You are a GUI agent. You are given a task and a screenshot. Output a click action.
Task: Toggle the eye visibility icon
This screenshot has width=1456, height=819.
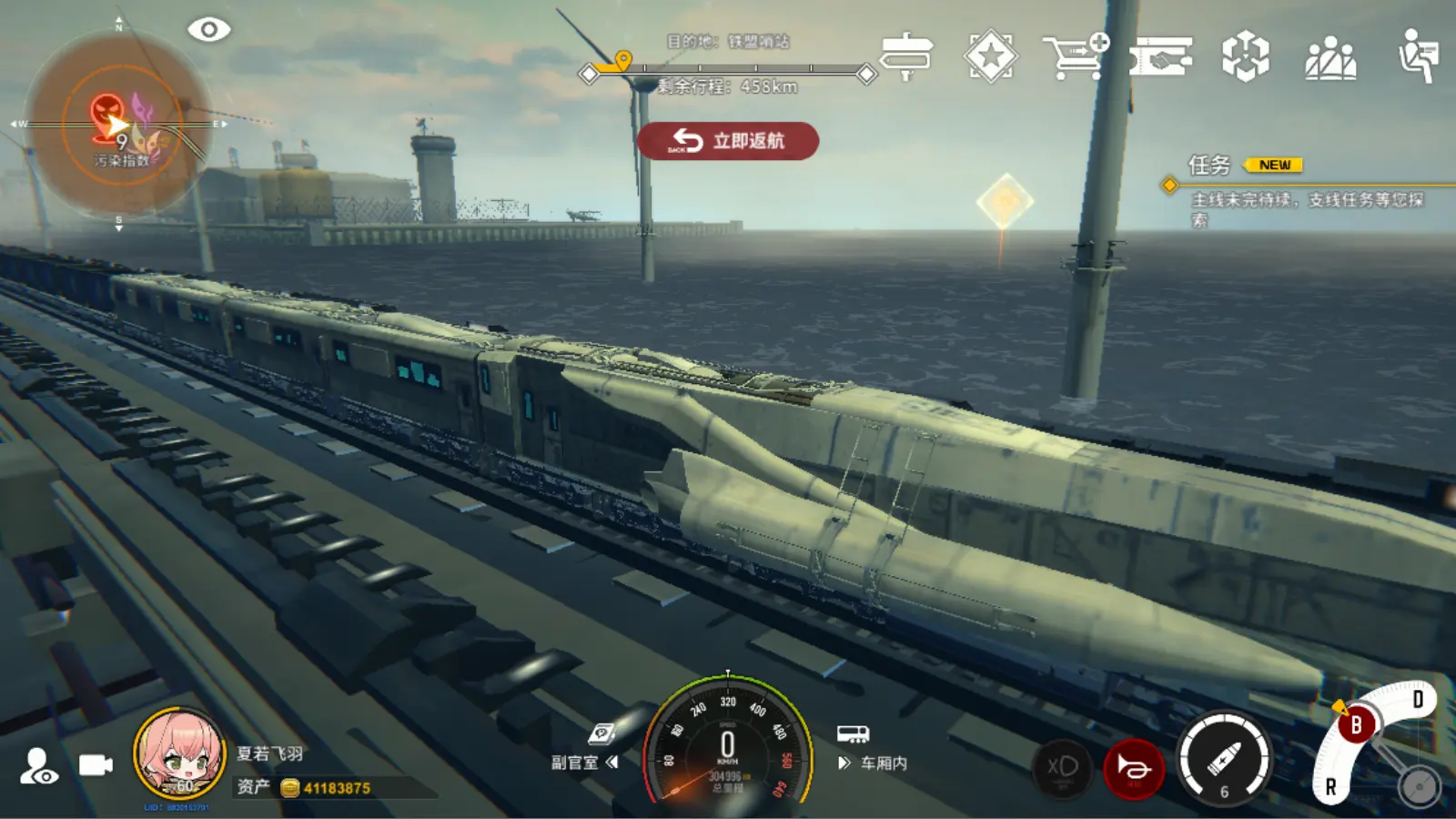[208, 30]
